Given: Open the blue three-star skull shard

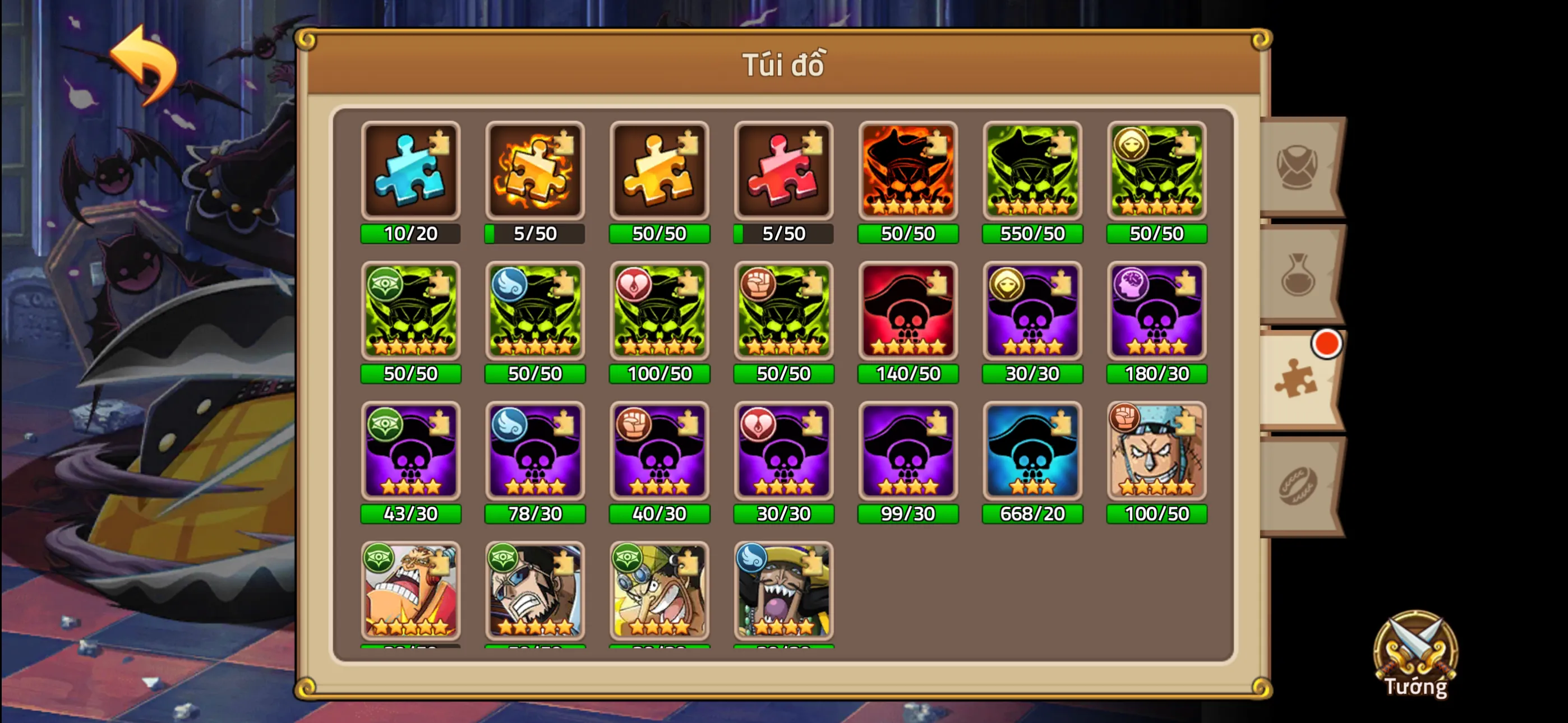Looking at the screenshot, I should 1032,452.
